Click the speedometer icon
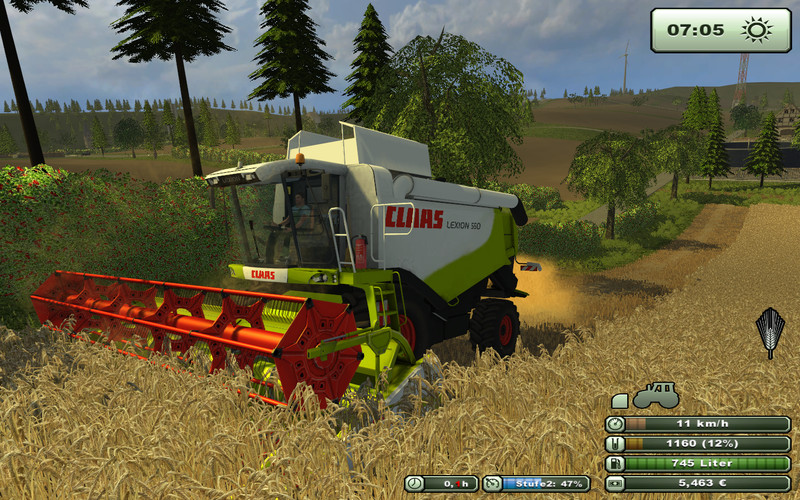800x500 pixels. click(x=615, y=424)
